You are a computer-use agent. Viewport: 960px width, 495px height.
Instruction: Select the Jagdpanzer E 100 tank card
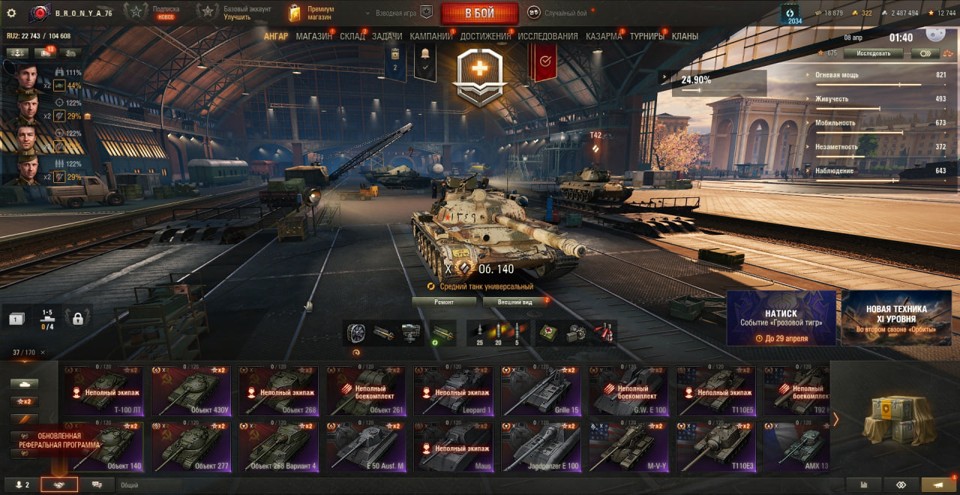point(541,446)
